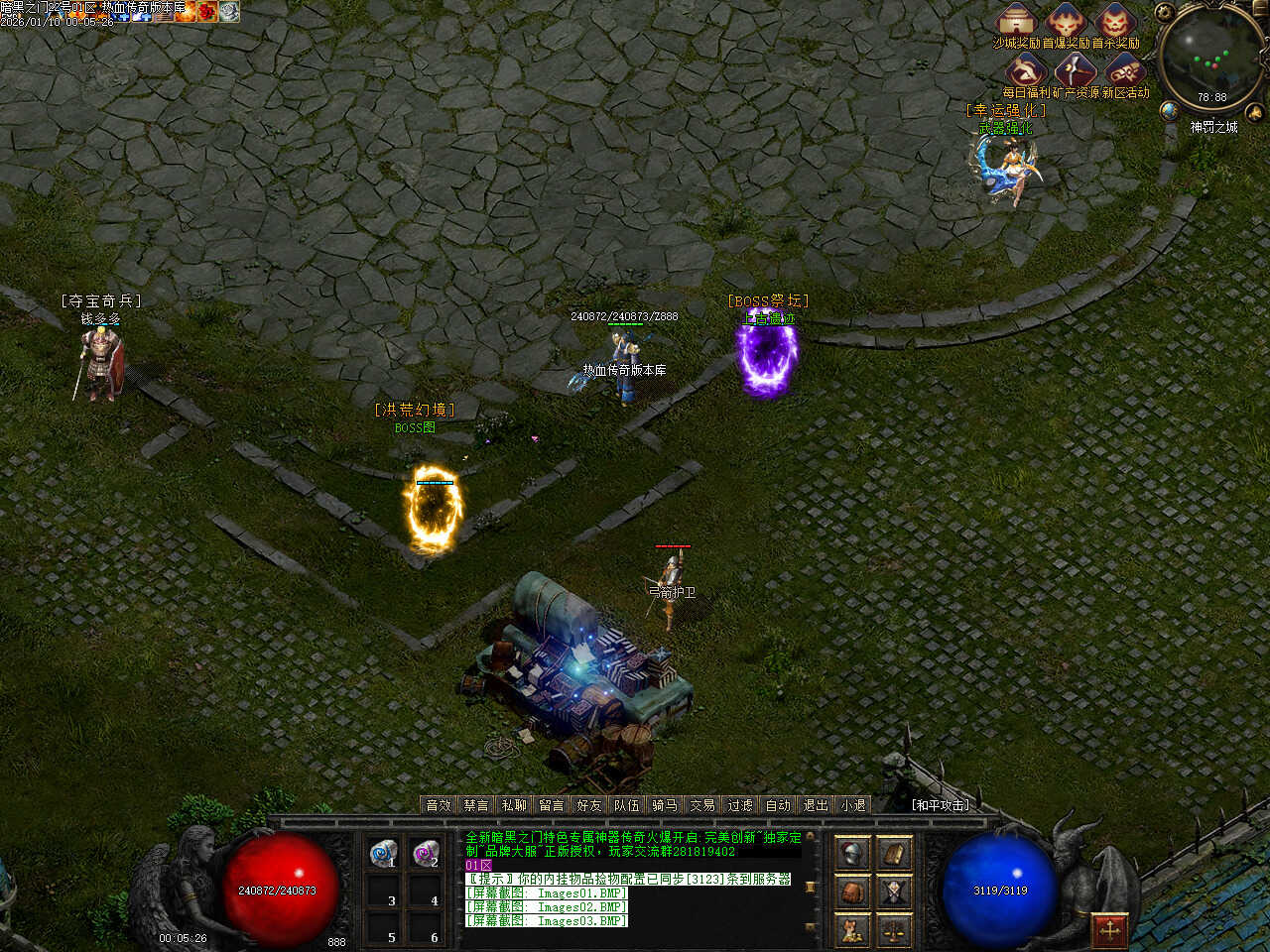This screenshot has width=1270, height=952.
Task: Open the helmet equipment panel icon
Action: [852, 853]
